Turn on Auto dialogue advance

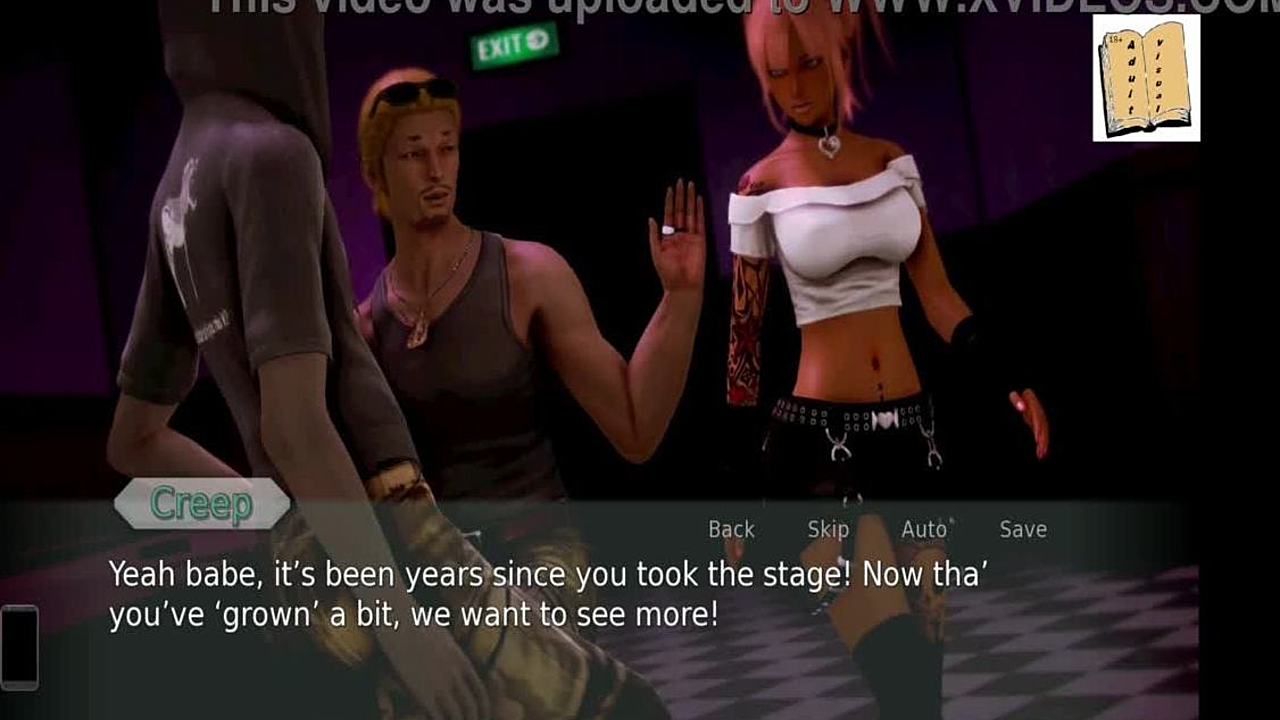(924, 529)
